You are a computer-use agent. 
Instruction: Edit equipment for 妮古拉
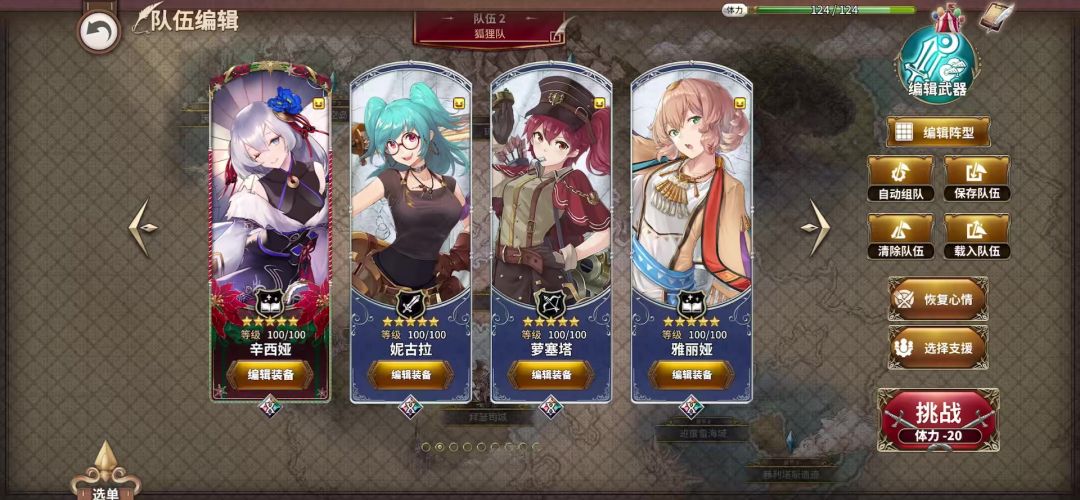[x=411, y=375]
